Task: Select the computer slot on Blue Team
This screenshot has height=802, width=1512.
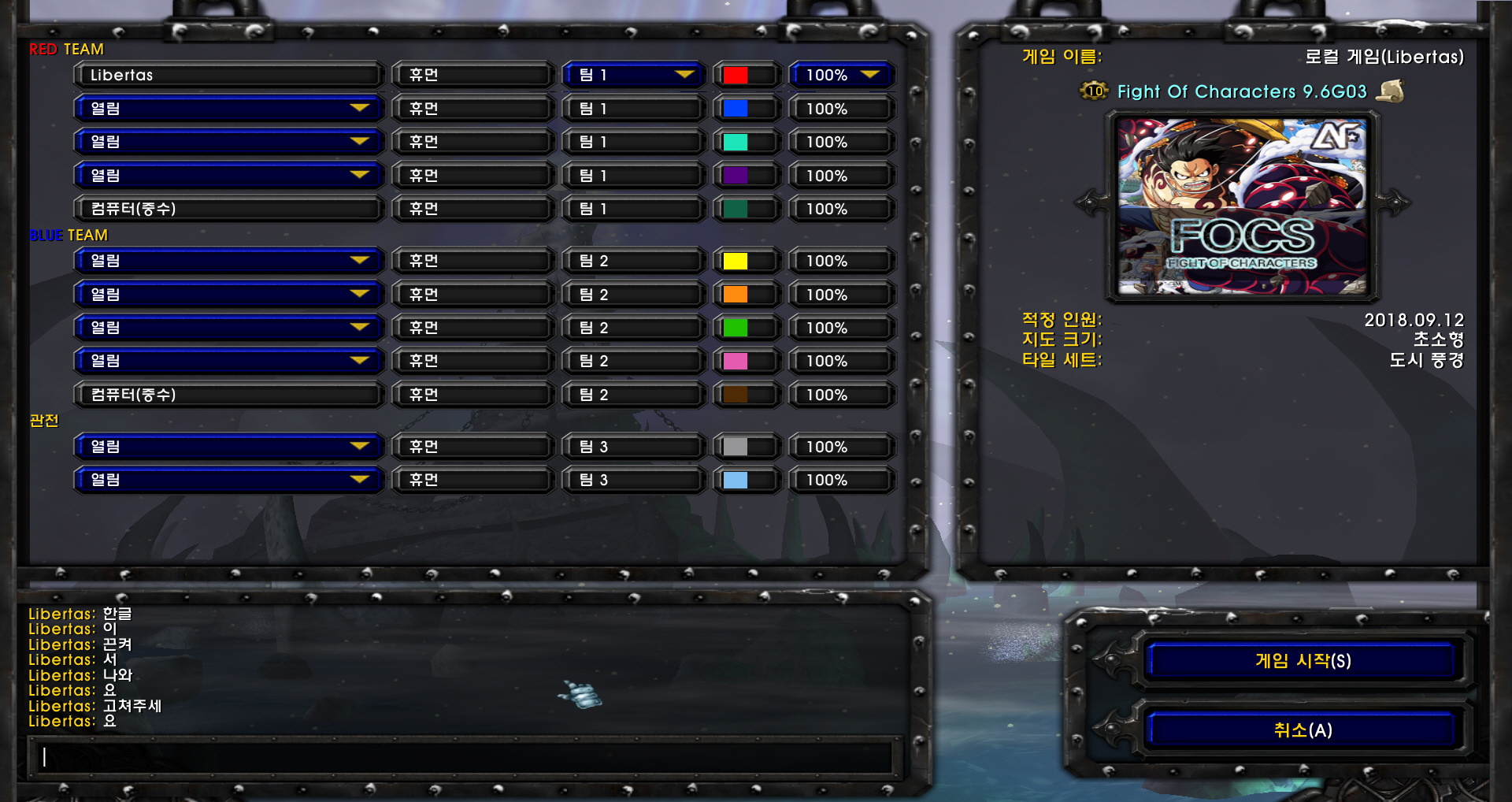Action: pos(228,394)
